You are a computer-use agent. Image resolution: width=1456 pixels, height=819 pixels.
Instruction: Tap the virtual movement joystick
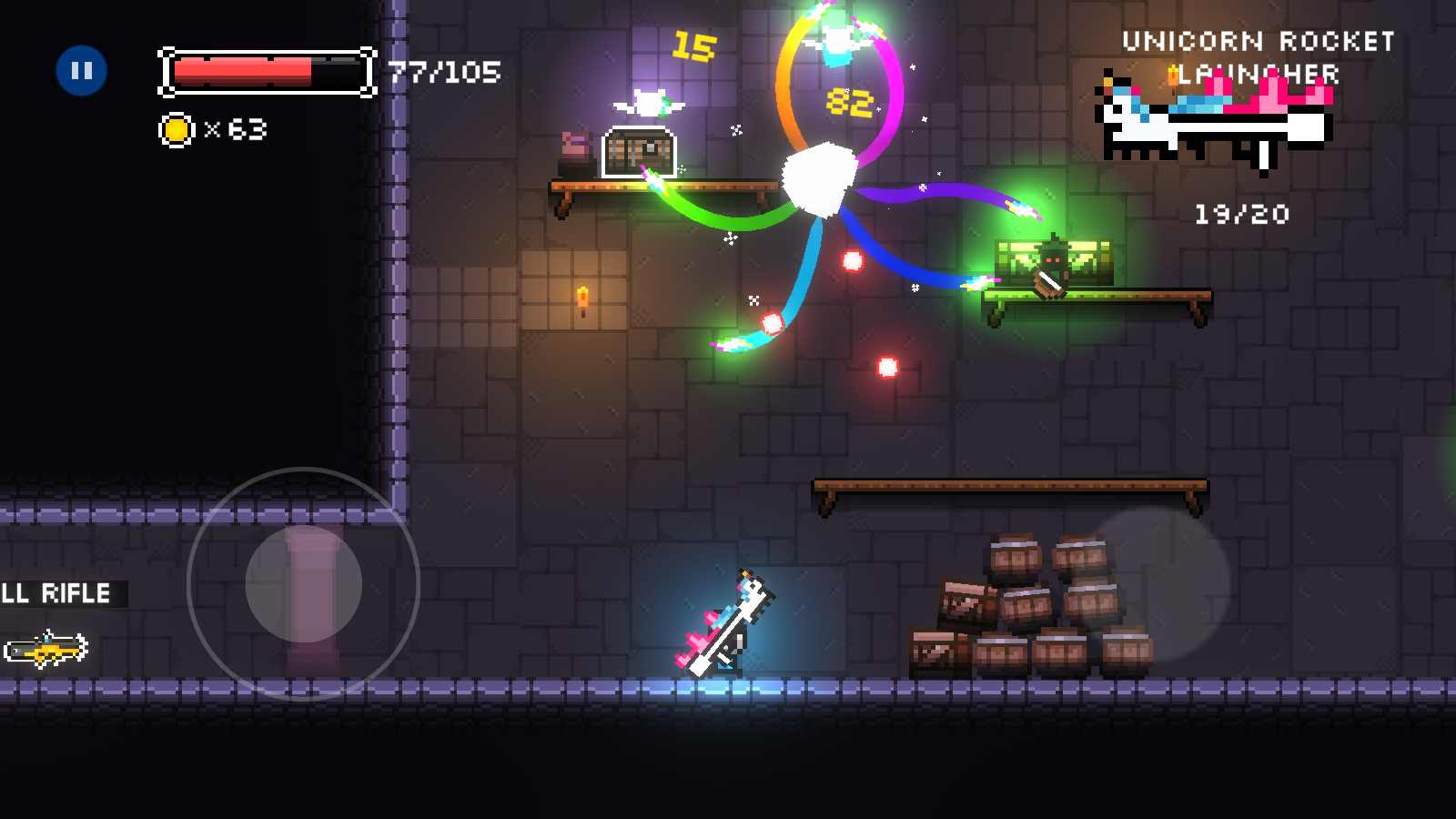coord(304,584)
